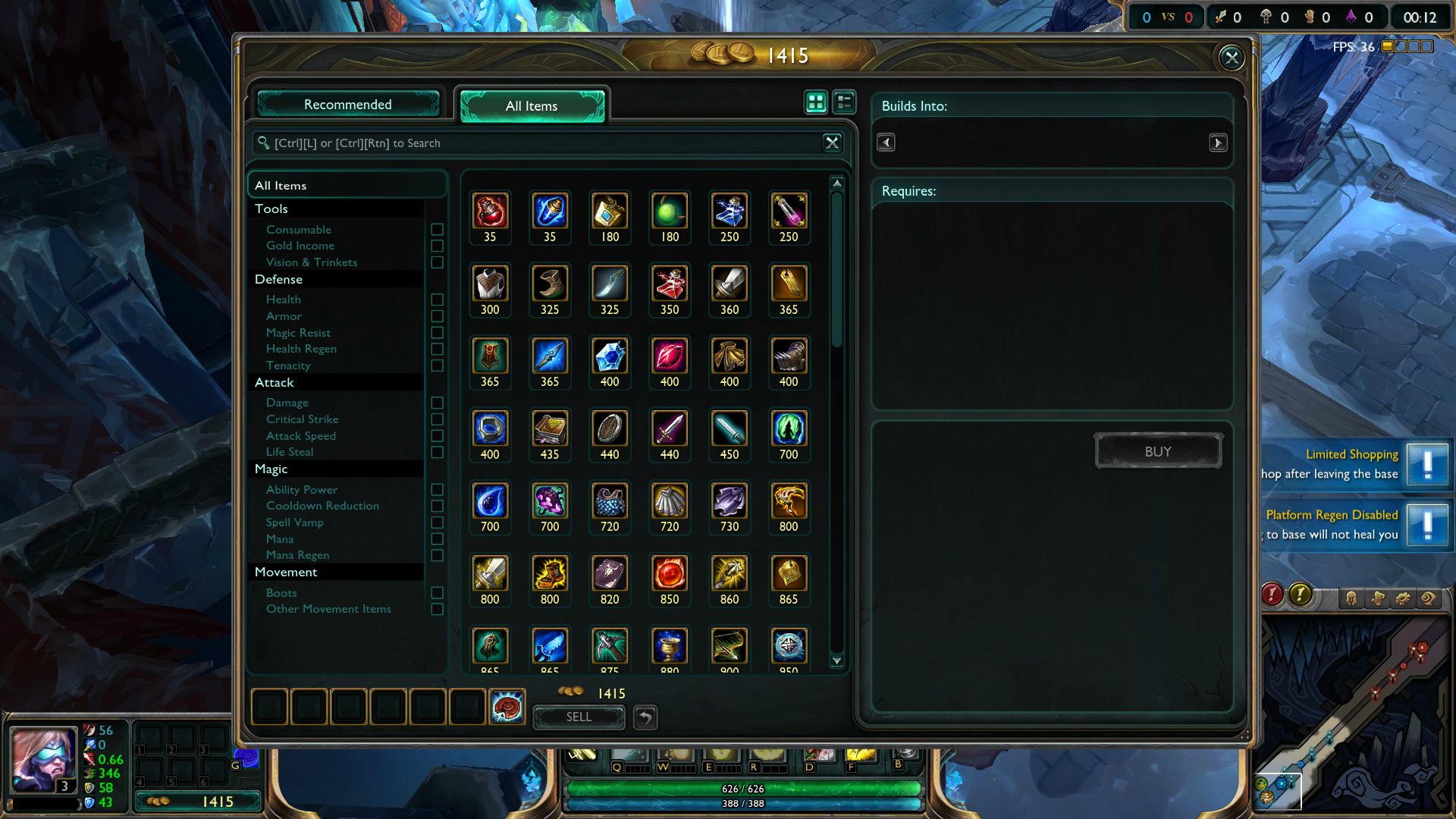Check the Critical Strike filter
Image resolution: width=1456 pixels, height=819 pixels.
point(437,419)
